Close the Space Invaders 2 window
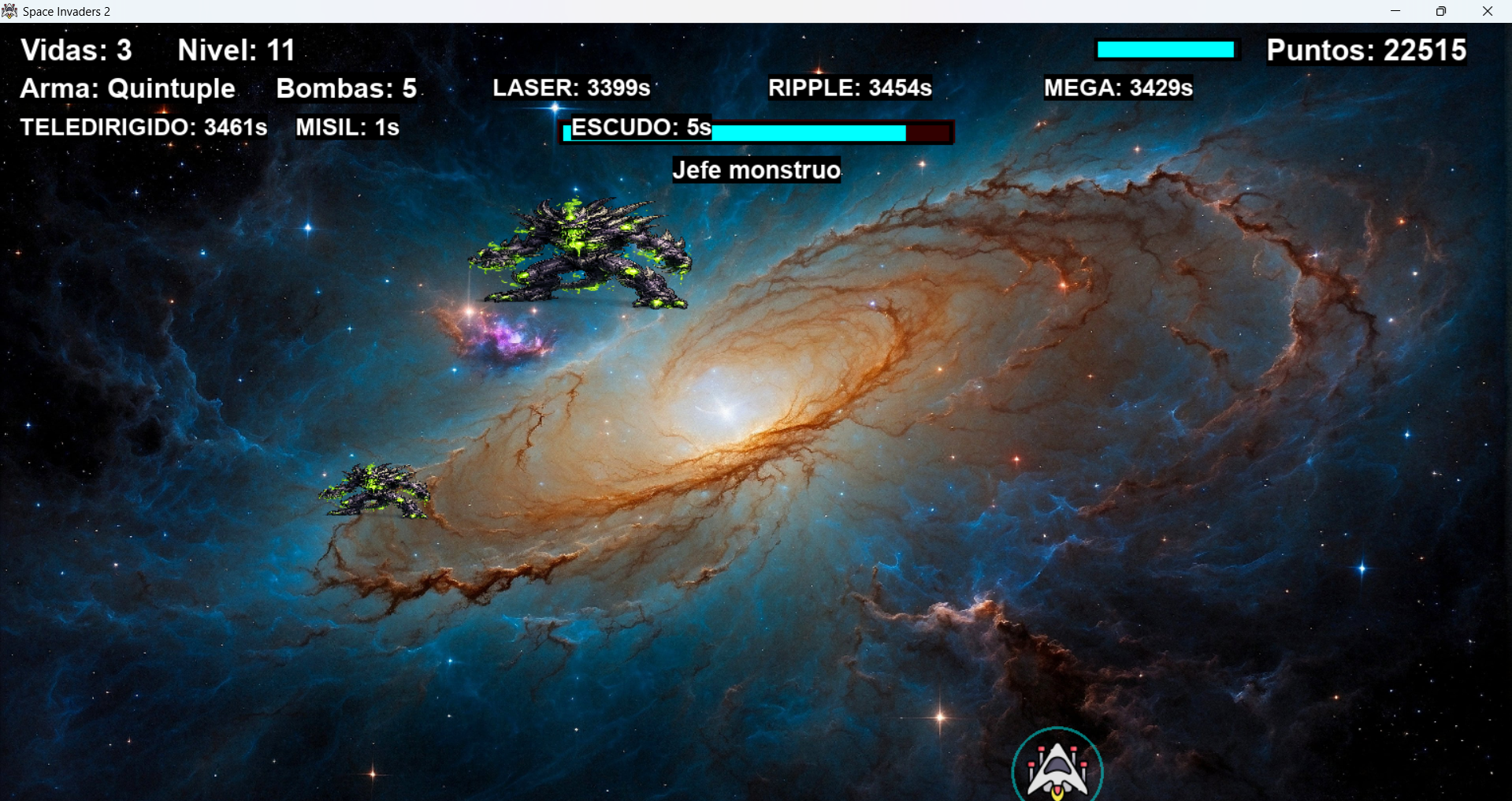The height and width of the screenshot is (801, 1512). point(1488,11)
